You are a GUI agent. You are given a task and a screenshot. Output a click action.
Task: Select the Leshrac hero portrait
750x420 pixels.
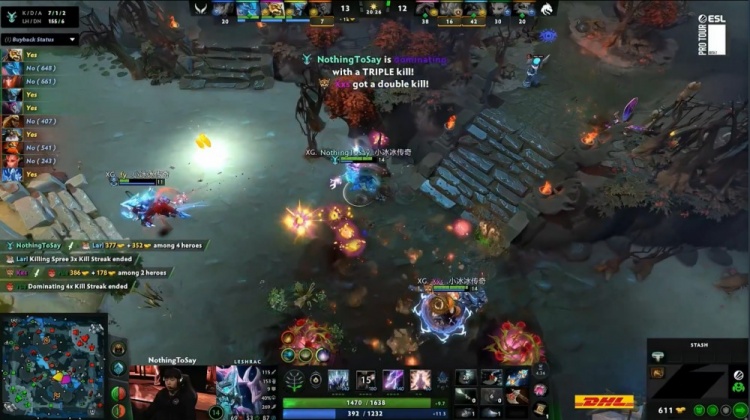pos(240,387)
